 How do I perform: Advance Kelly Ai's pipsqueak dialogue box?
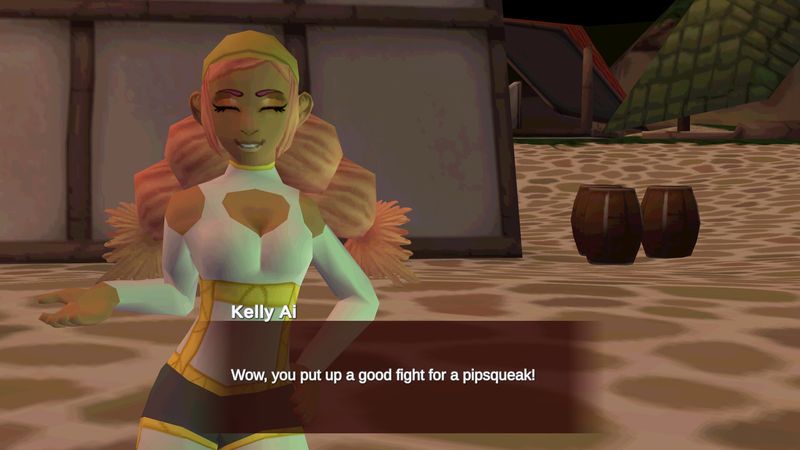(x=400, y=376)
